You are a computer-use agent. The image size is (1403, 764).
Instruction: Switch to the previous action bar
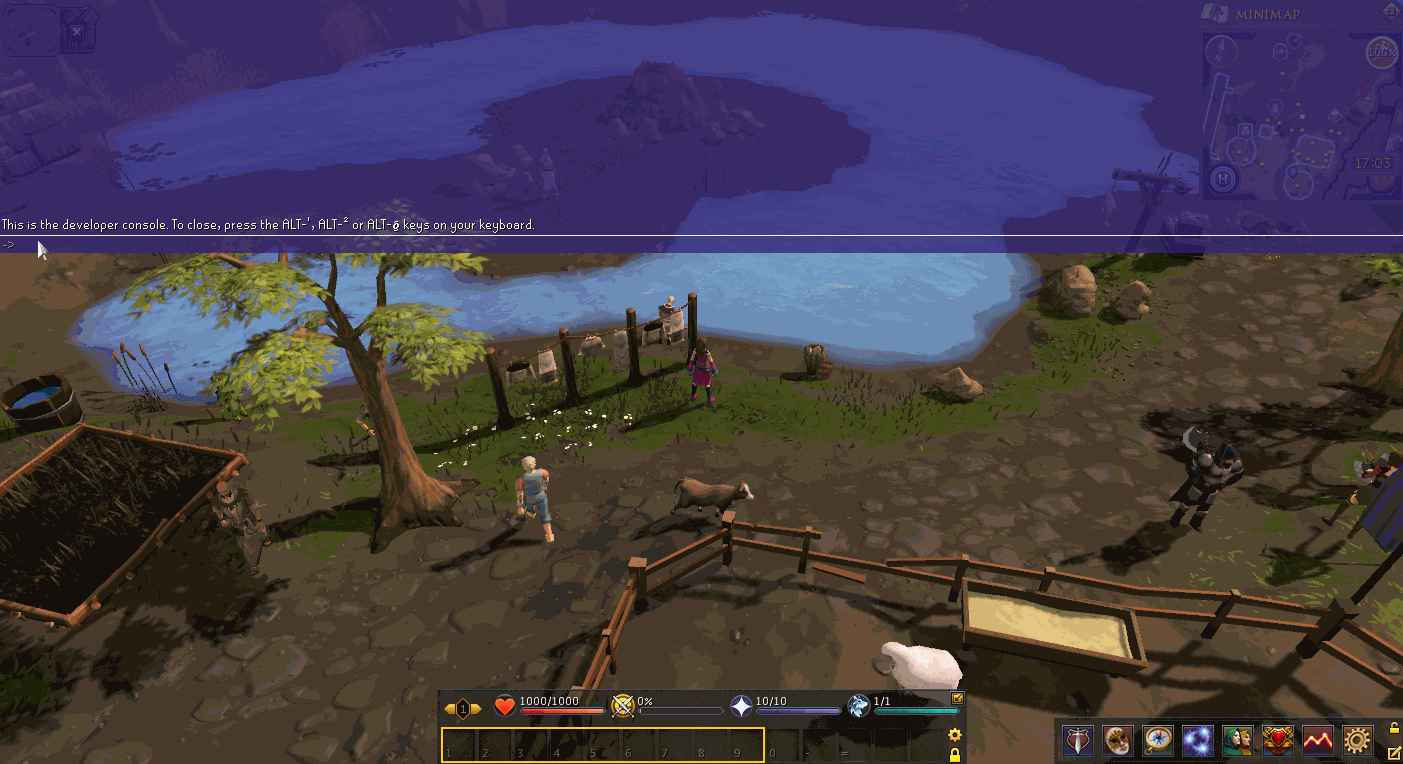[x=449, y=709]
